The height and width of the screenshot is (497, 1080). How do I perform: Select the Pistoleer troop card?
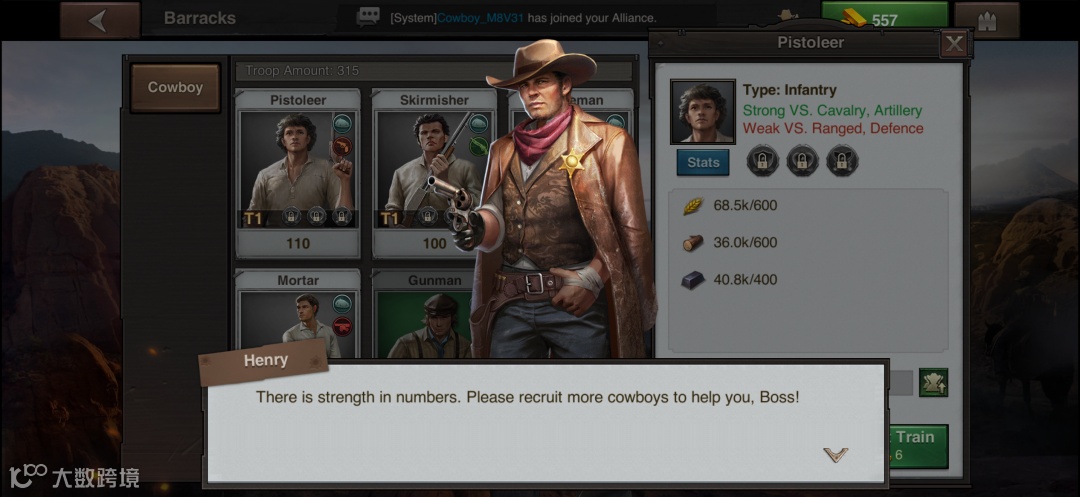(x=297, y=172)
